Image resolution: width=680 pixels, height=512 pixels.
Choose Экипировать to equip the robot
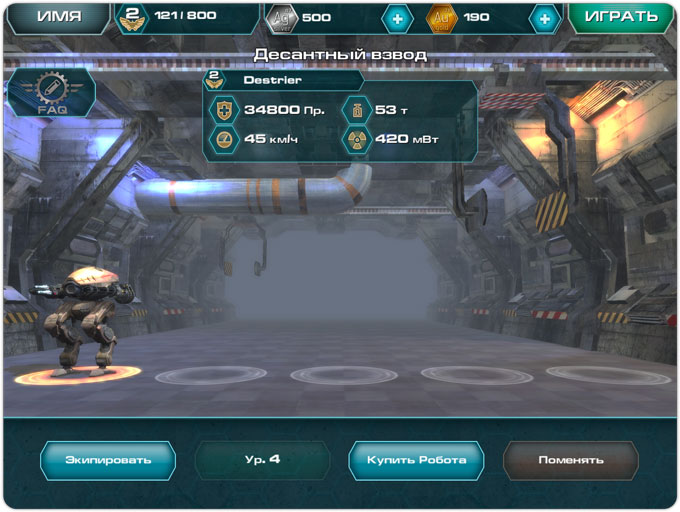click(108, 460)
